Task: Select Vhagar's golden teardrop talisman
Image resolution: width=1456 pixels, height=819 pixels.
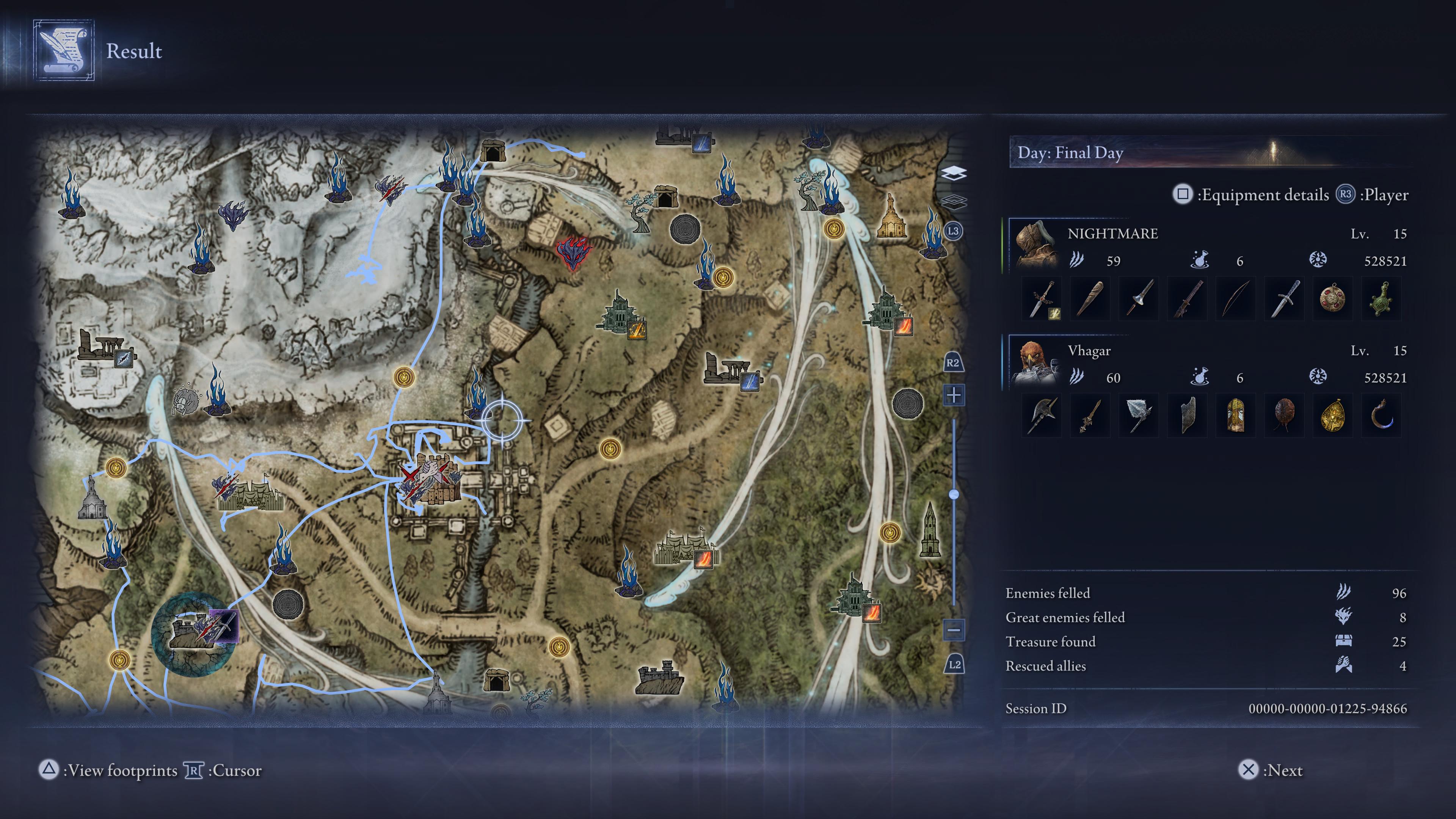Action: click(1332, 416)
